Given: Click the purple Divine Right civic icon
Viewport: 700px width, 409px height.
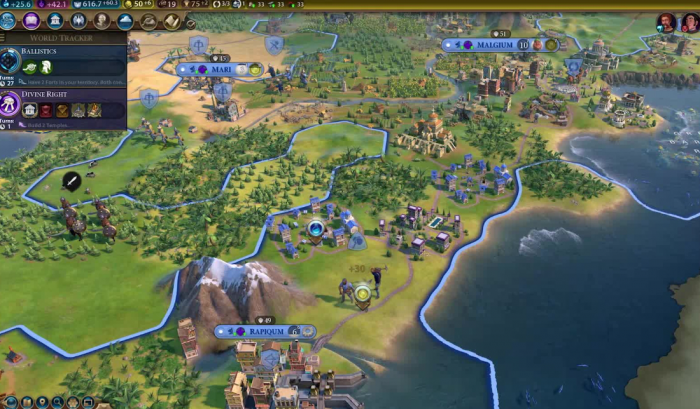Looking at the screenshot, I should click(12, 104).
